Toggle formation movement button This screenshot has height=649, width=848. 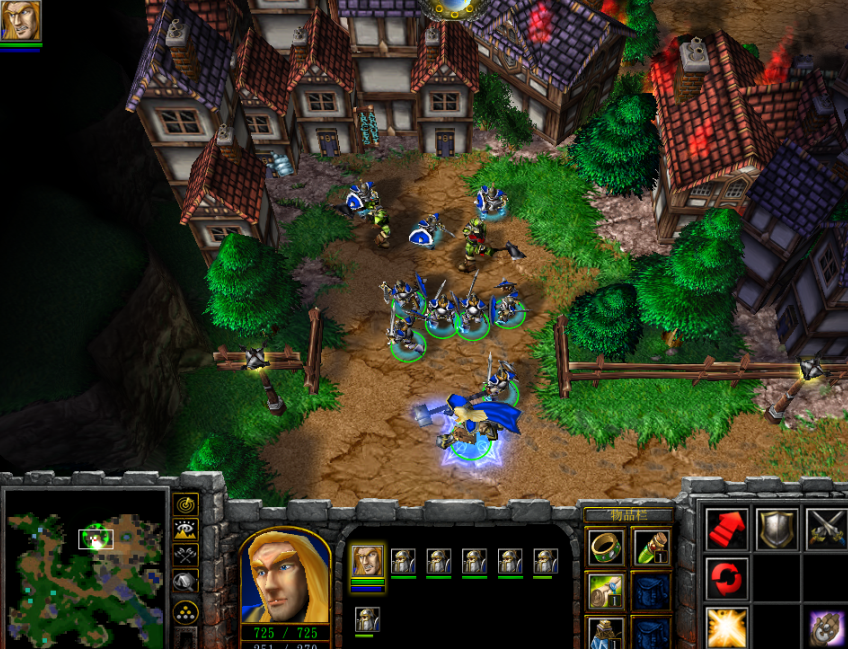[x=185, y=612]
